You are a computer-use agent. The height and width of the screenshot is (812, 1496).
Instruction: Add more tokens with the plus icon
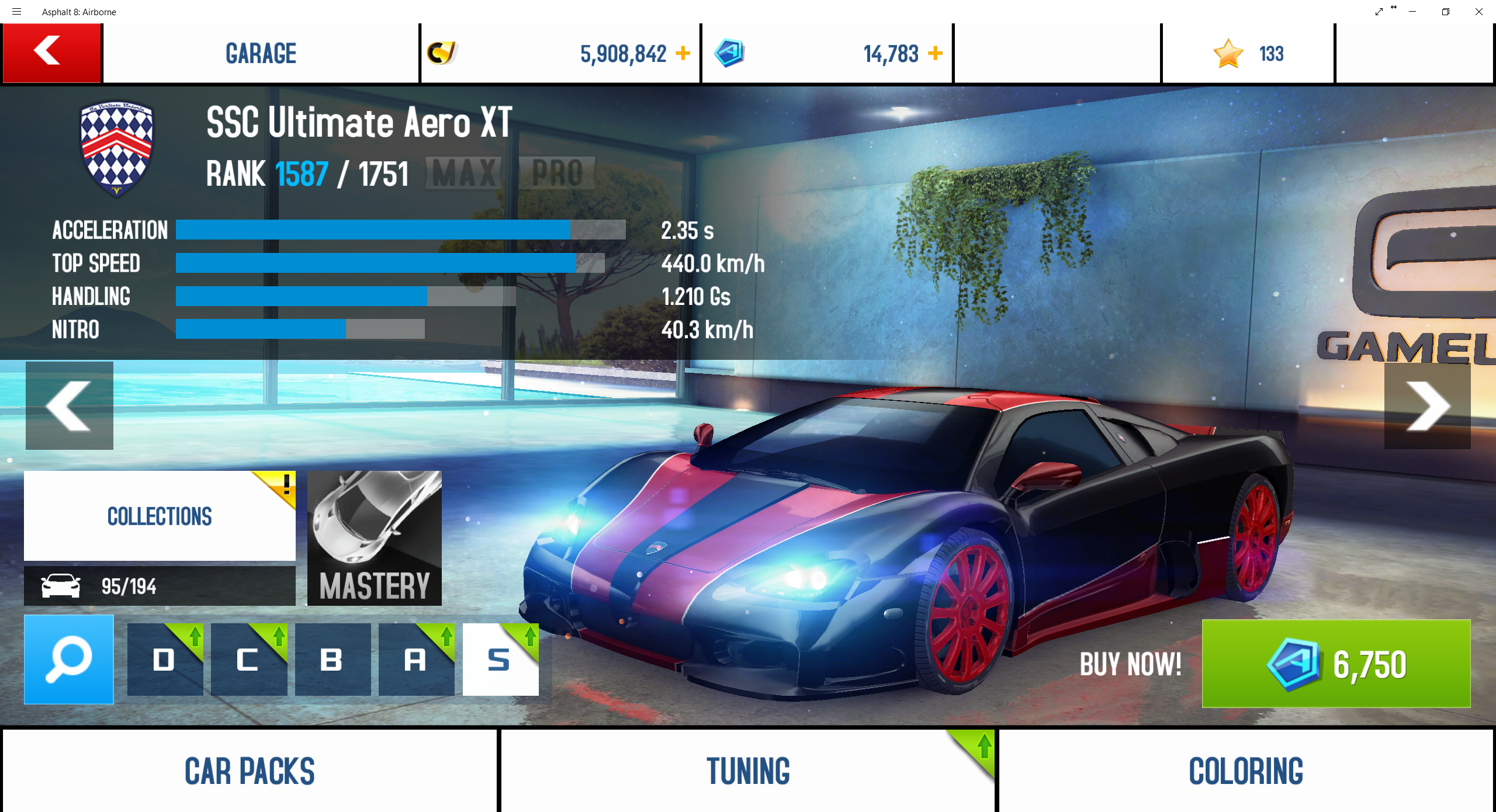pos(935,53)
